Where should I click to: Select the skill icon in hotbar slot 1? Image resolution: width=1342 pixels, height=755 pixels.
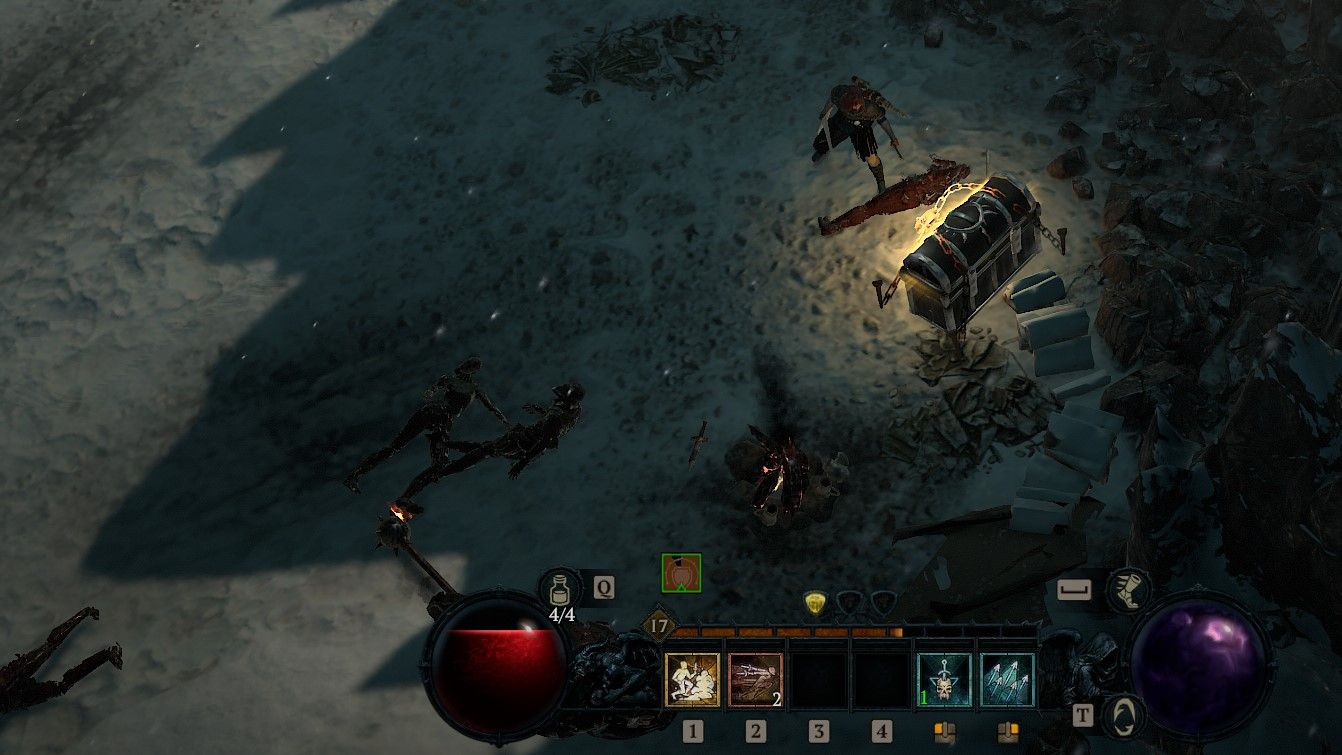coord(692,679)
